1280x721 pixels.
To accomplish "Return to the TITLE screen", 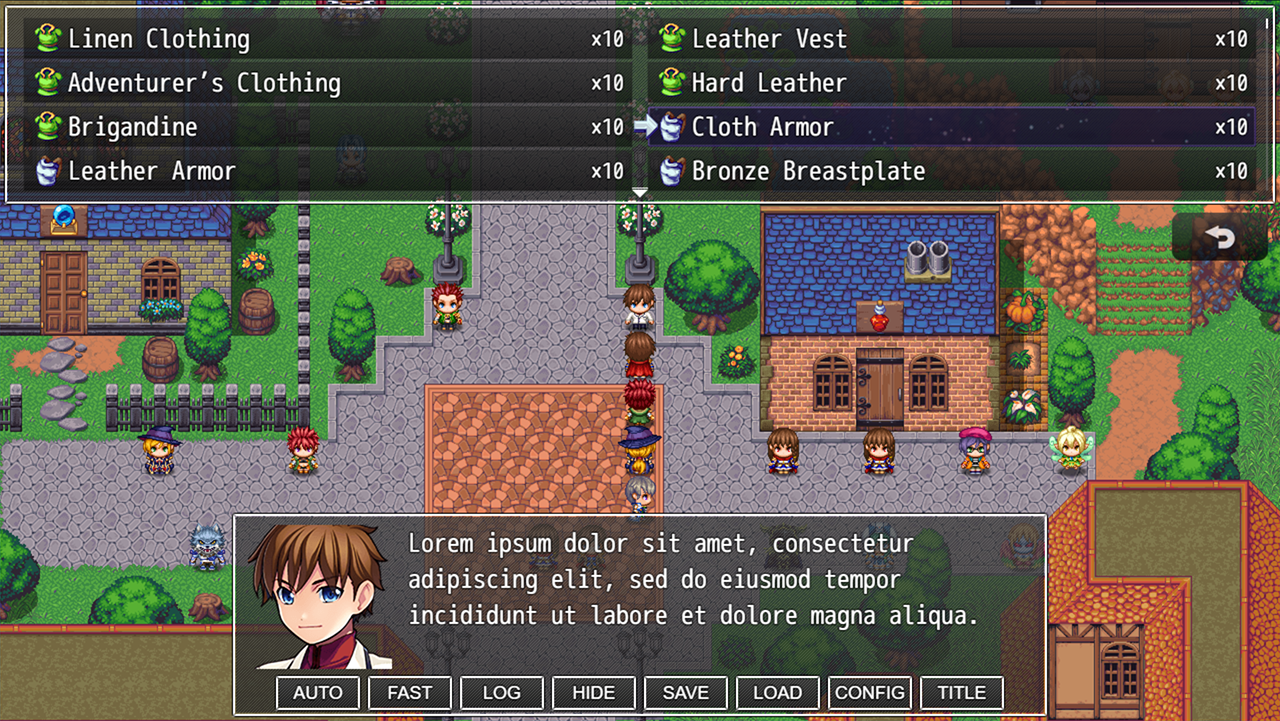I will coord(962,692).
